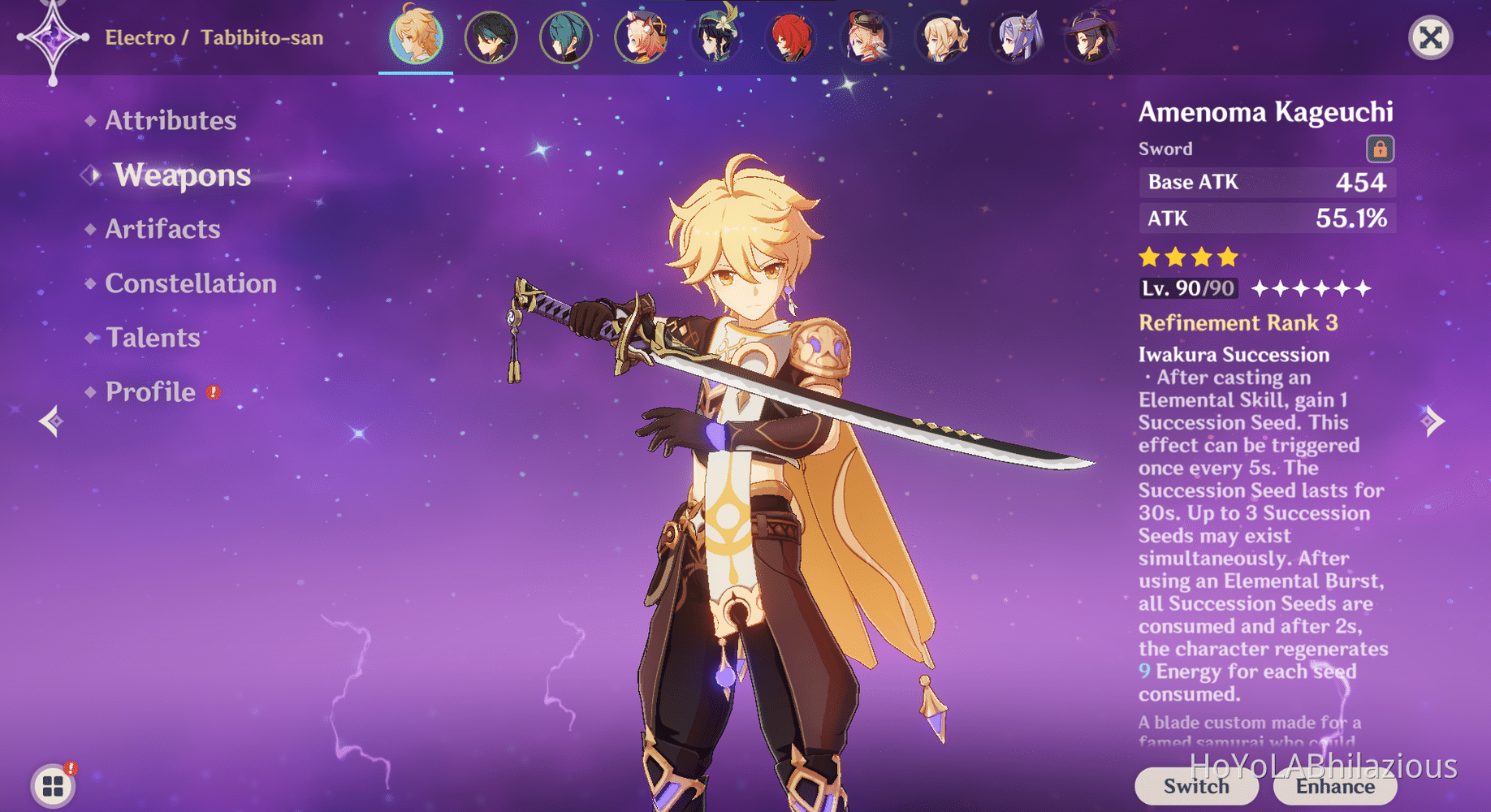Open the Attributes section

coord(171,120)
